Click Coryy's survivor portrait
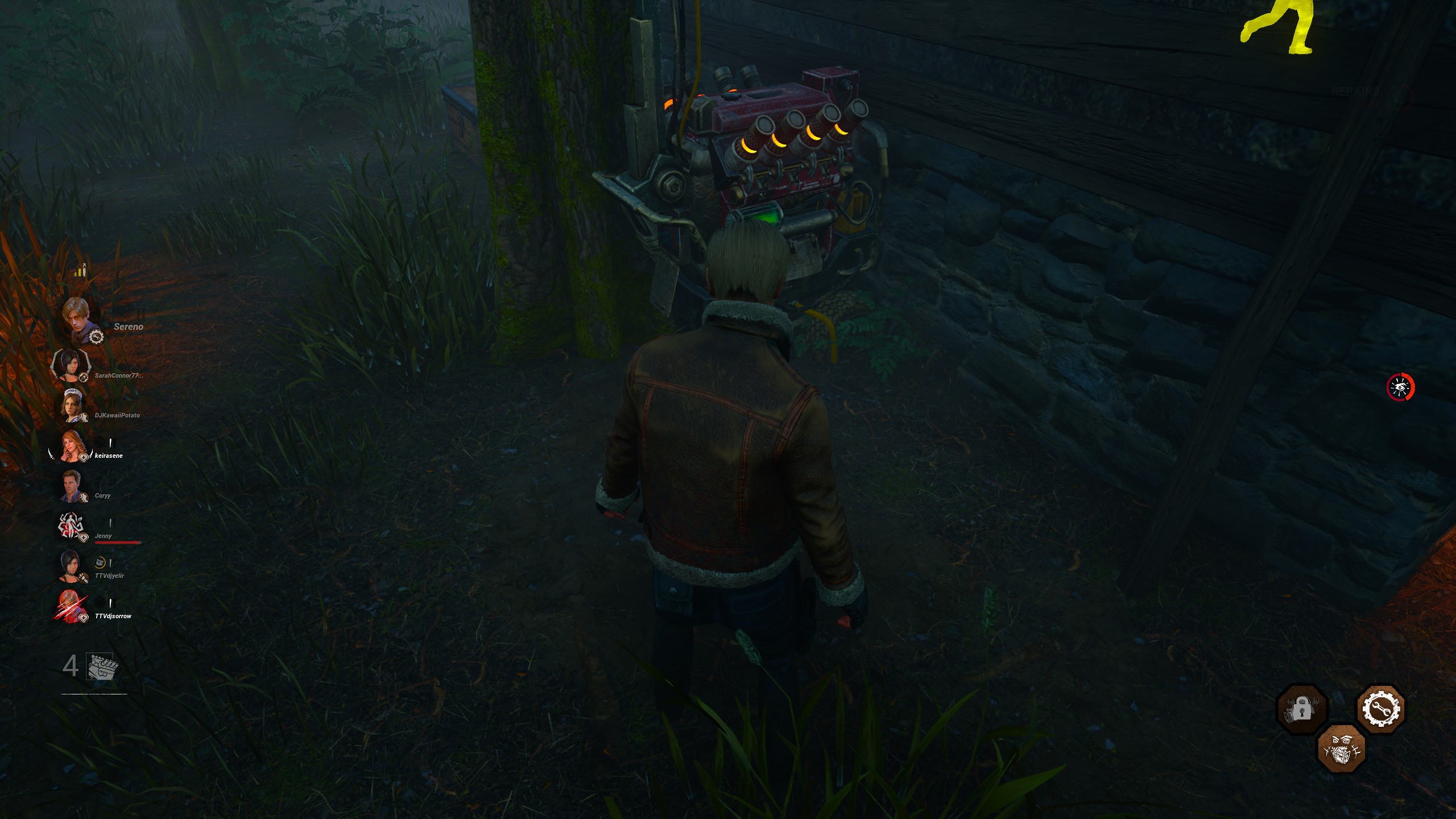 [x=72, y=486]
